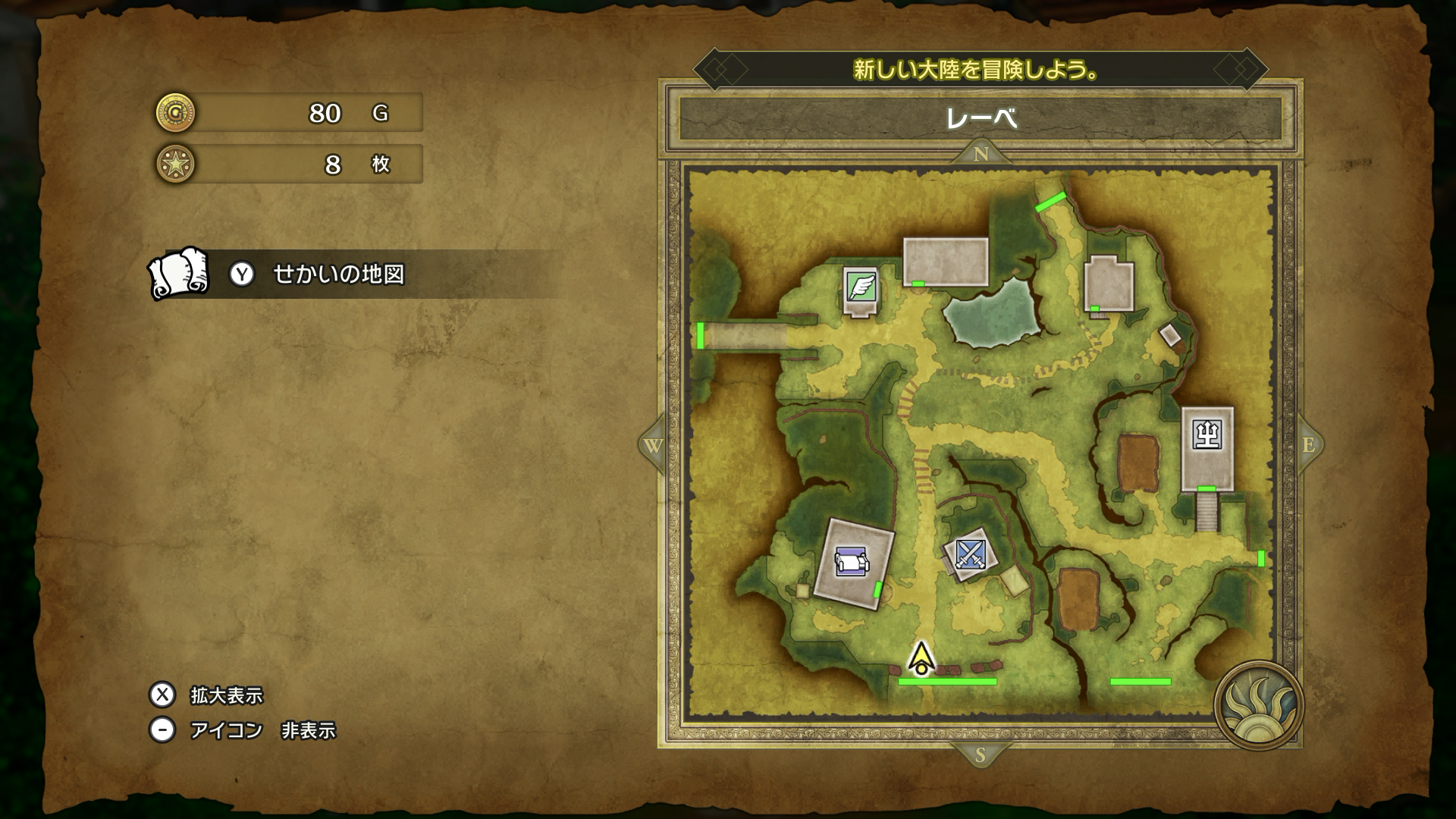Viewport: 1456px width, 819px height.
Task: Click the S compass marker
Action: pyautogui.click(x=980, y=755)
